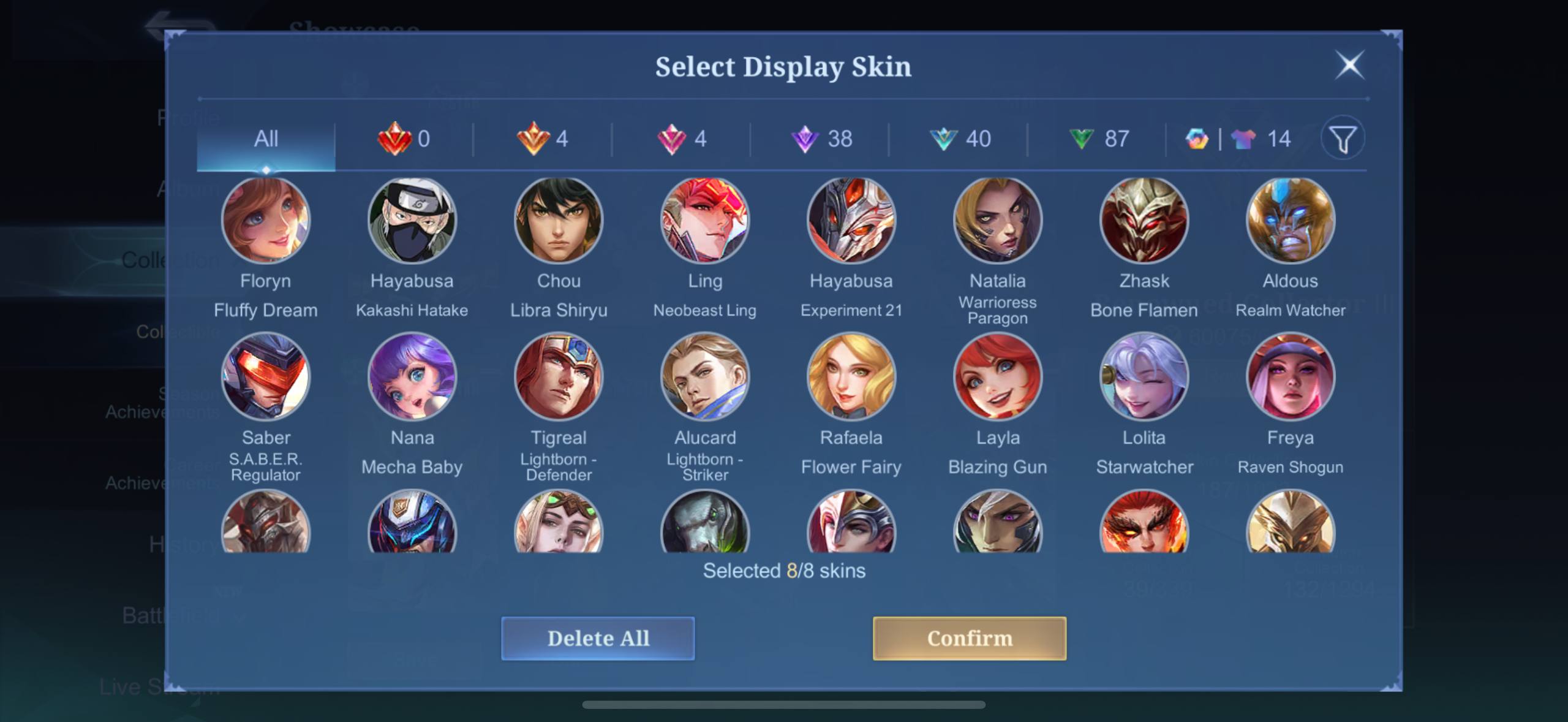Screen dimensions: 1568x722
Task: Delete all selected skins
Action: [x=598, y=638]
